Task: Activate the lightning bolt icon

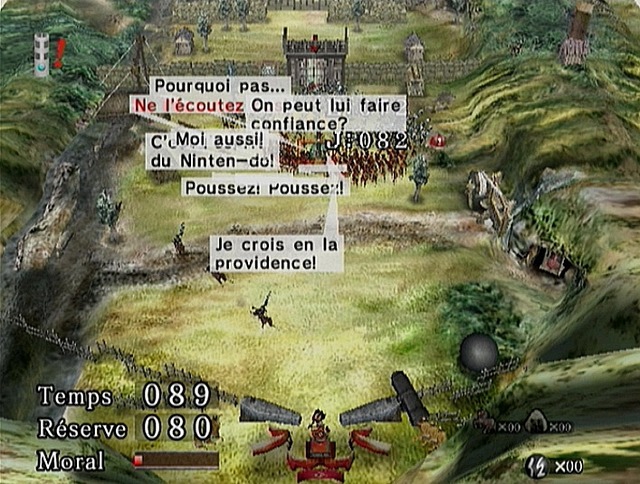Action: 538,464
